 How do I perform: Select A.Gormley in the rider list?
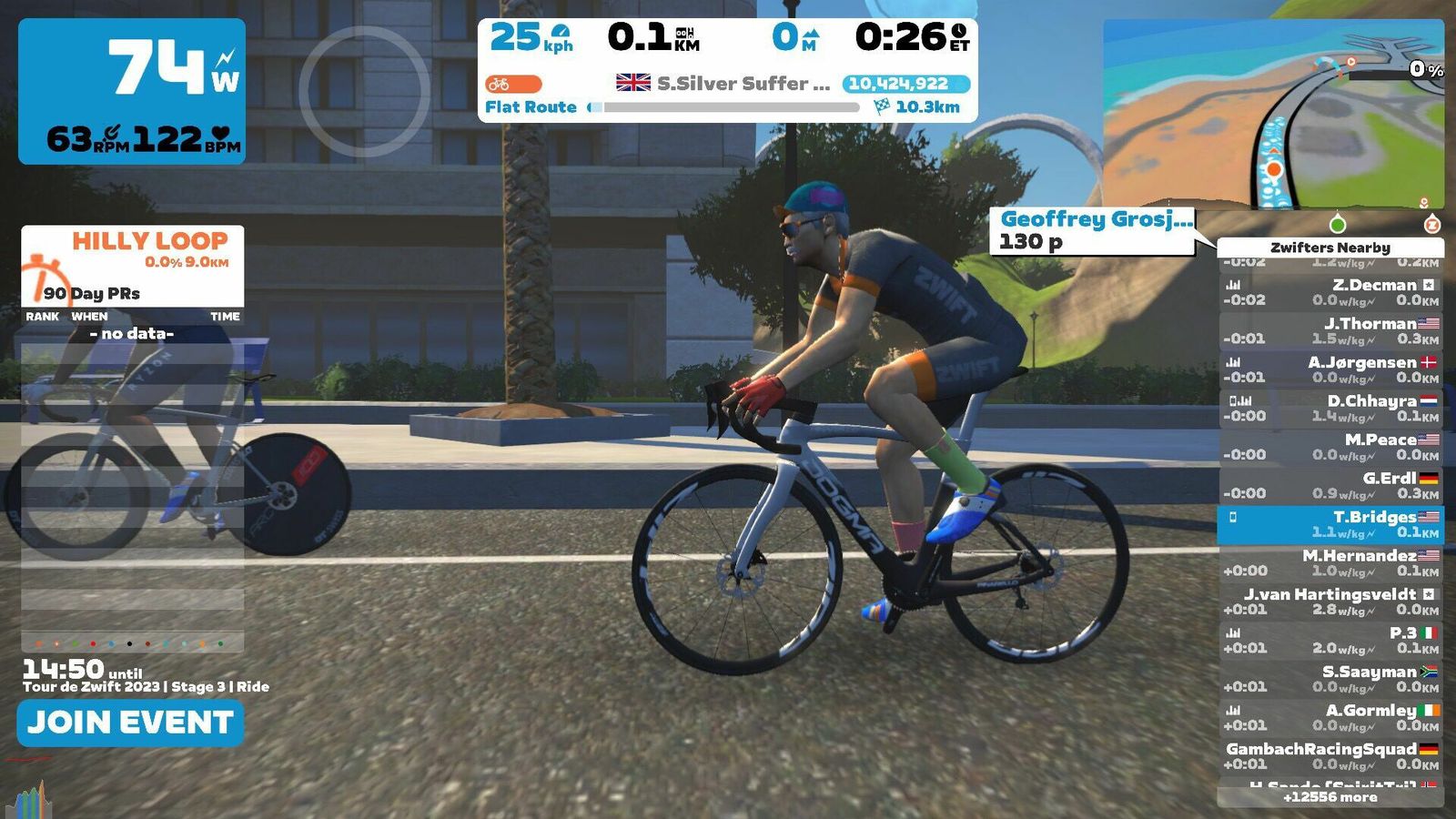click(1330, 717)
